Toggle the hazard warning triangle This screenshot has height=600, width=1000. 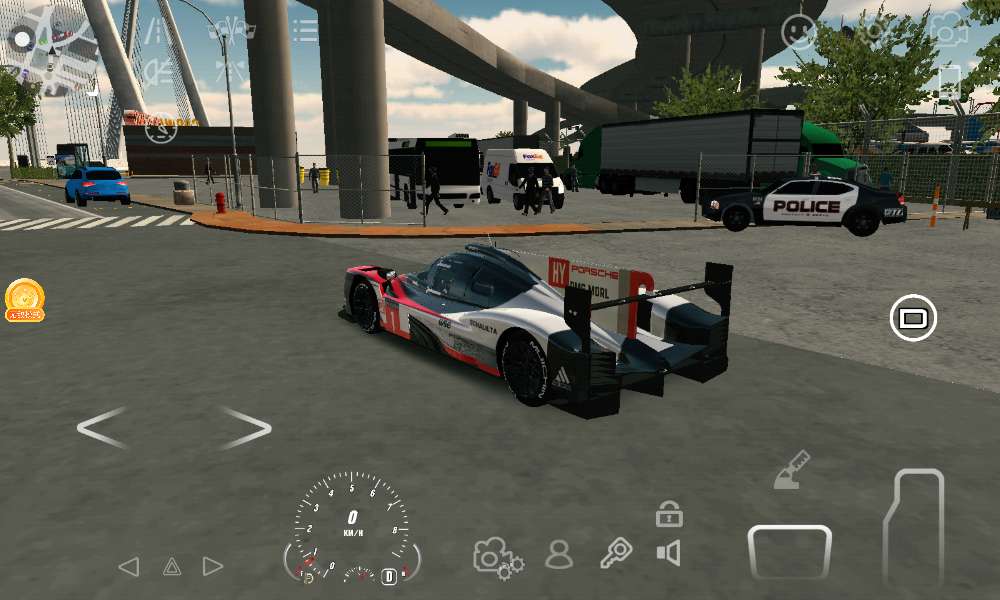[x=172, y=567]
